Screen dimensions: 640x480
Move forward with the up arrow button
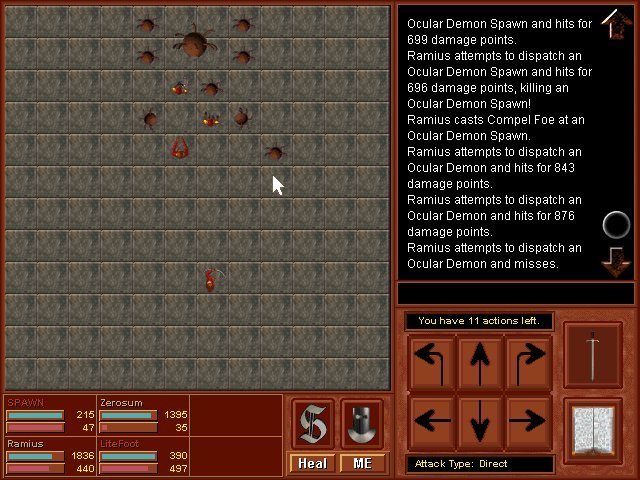click(480, 362)
